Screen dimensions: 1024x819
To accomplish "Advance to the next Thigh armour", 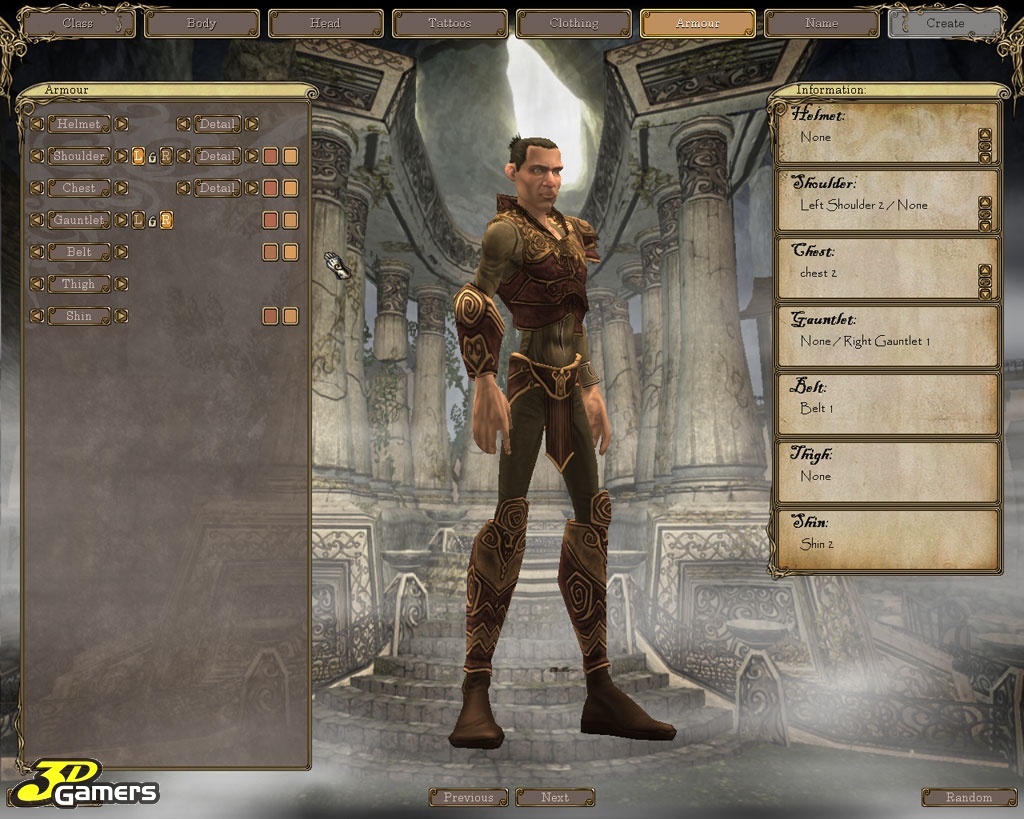I will (x=121, y=284).
